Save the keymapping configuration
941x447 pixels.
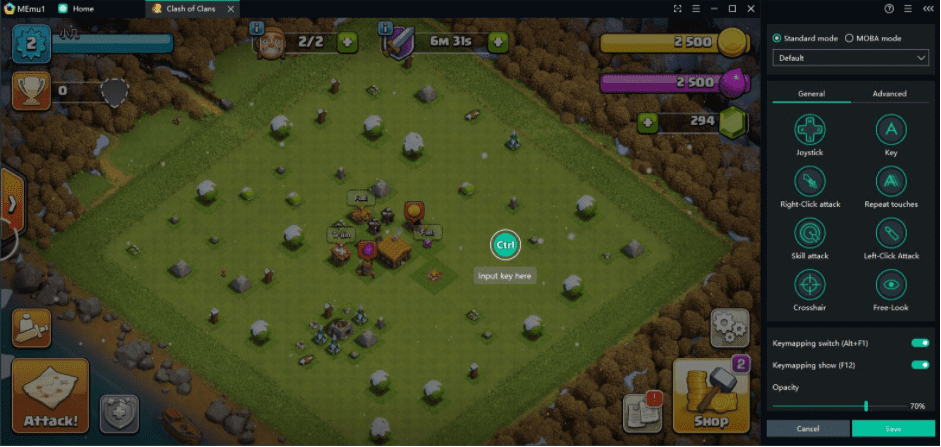tap(894, 429)
